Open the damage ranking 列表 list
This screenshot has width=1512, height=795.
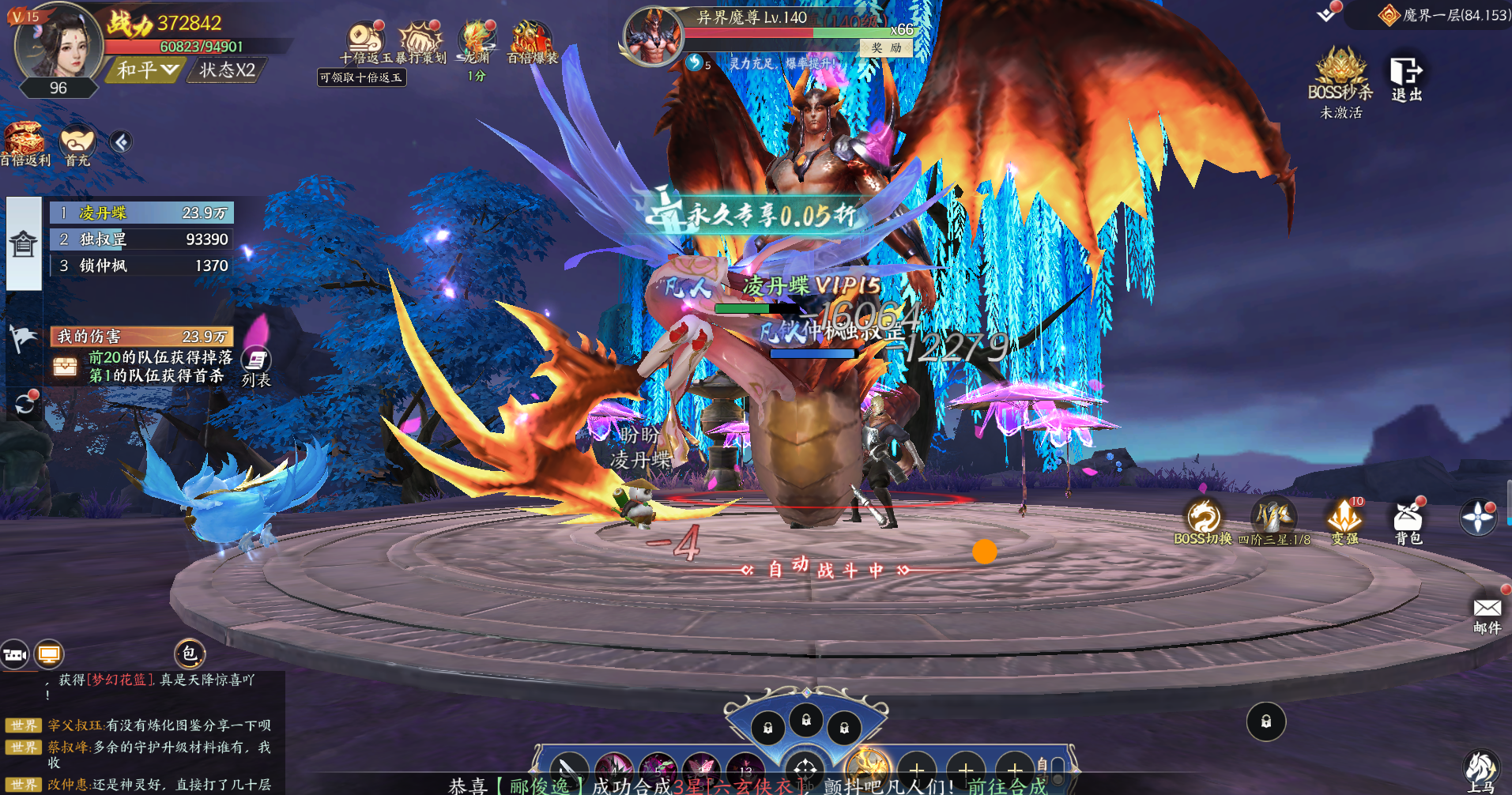point(255,366)
